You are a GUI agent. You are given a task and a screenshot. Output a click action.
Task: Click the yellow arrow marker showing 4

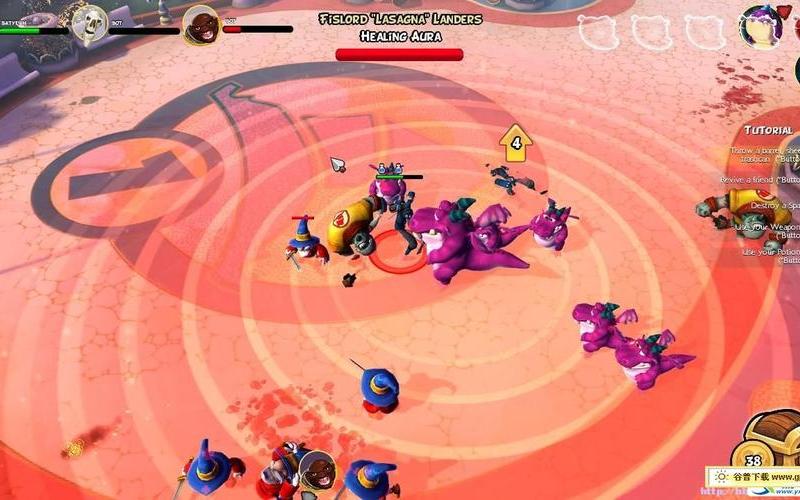click(x=516, y=143)
